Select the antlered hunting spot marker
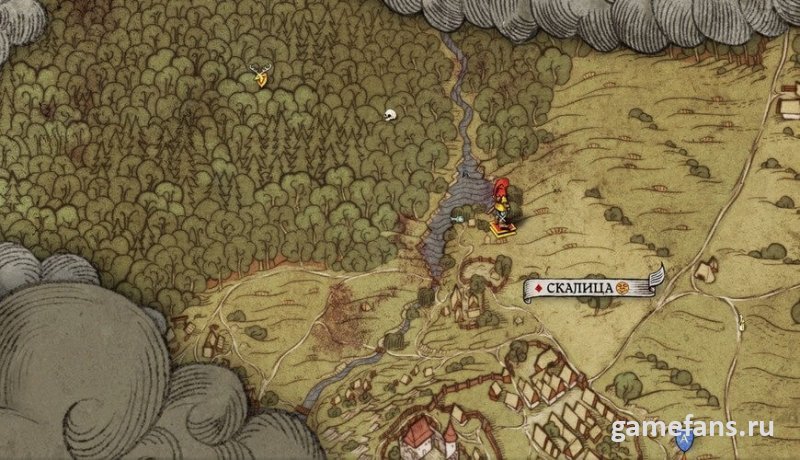 tap(261, 75)
